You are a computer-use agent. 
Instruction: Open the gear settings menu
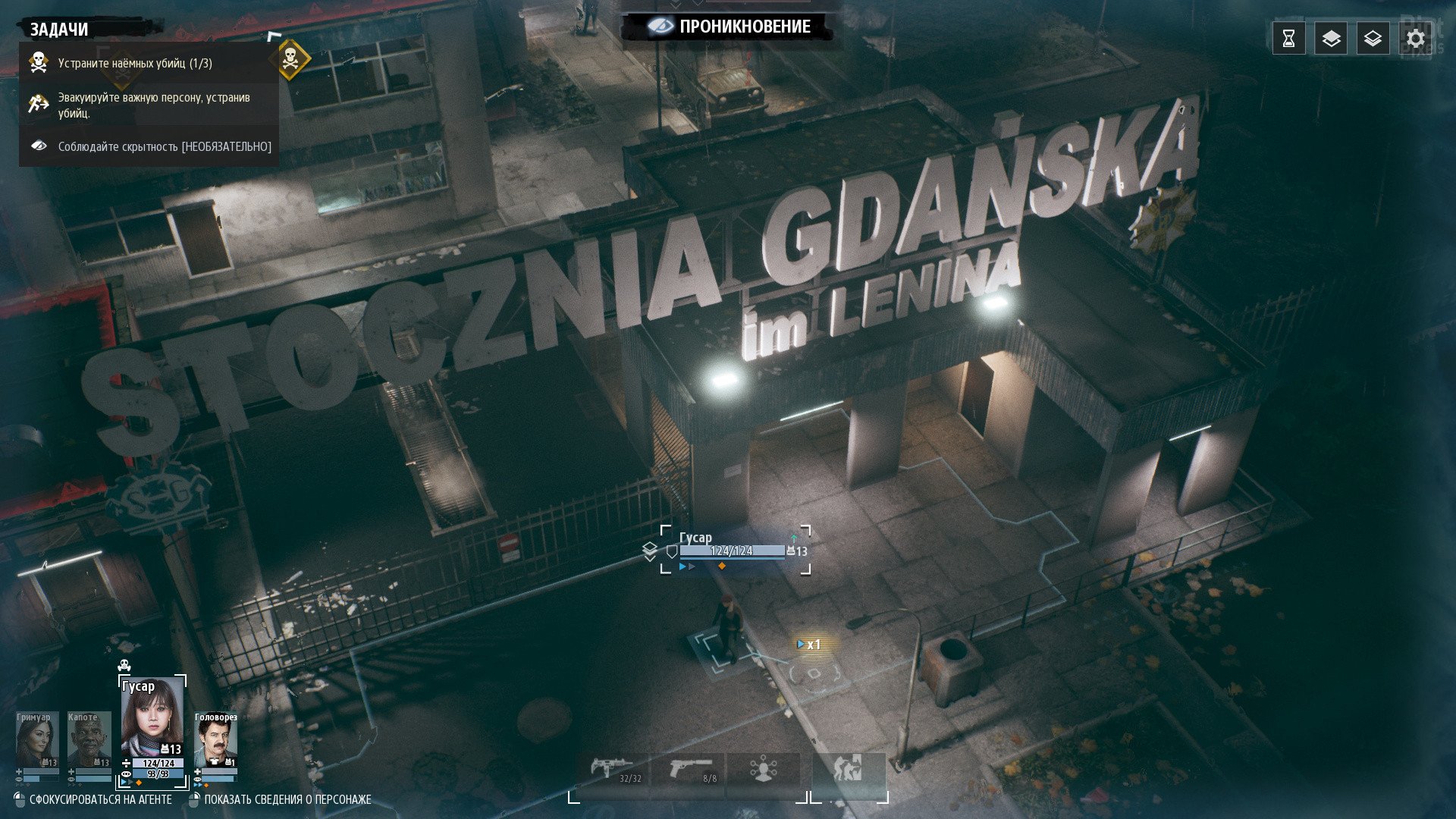click(1414, 39)
